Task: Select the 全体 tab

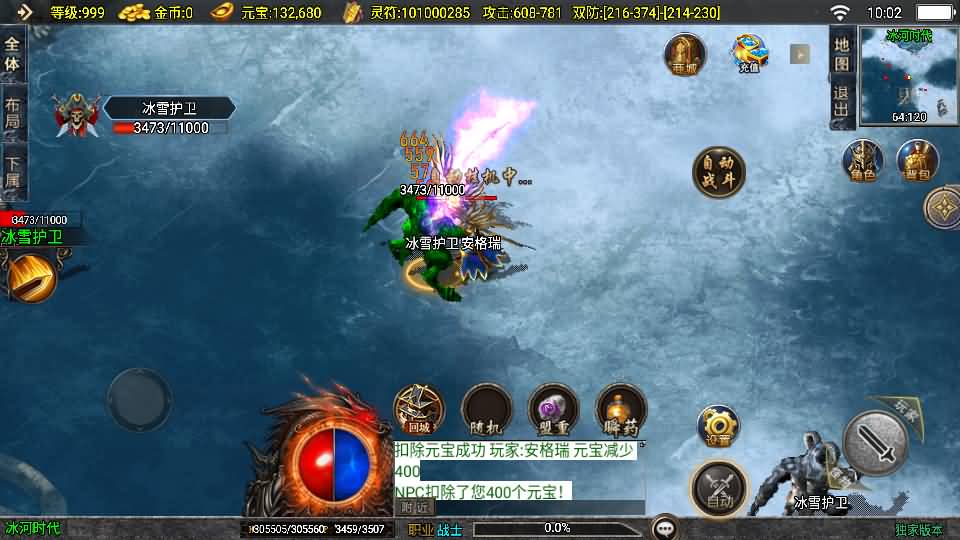Action: tap(13, 55)
